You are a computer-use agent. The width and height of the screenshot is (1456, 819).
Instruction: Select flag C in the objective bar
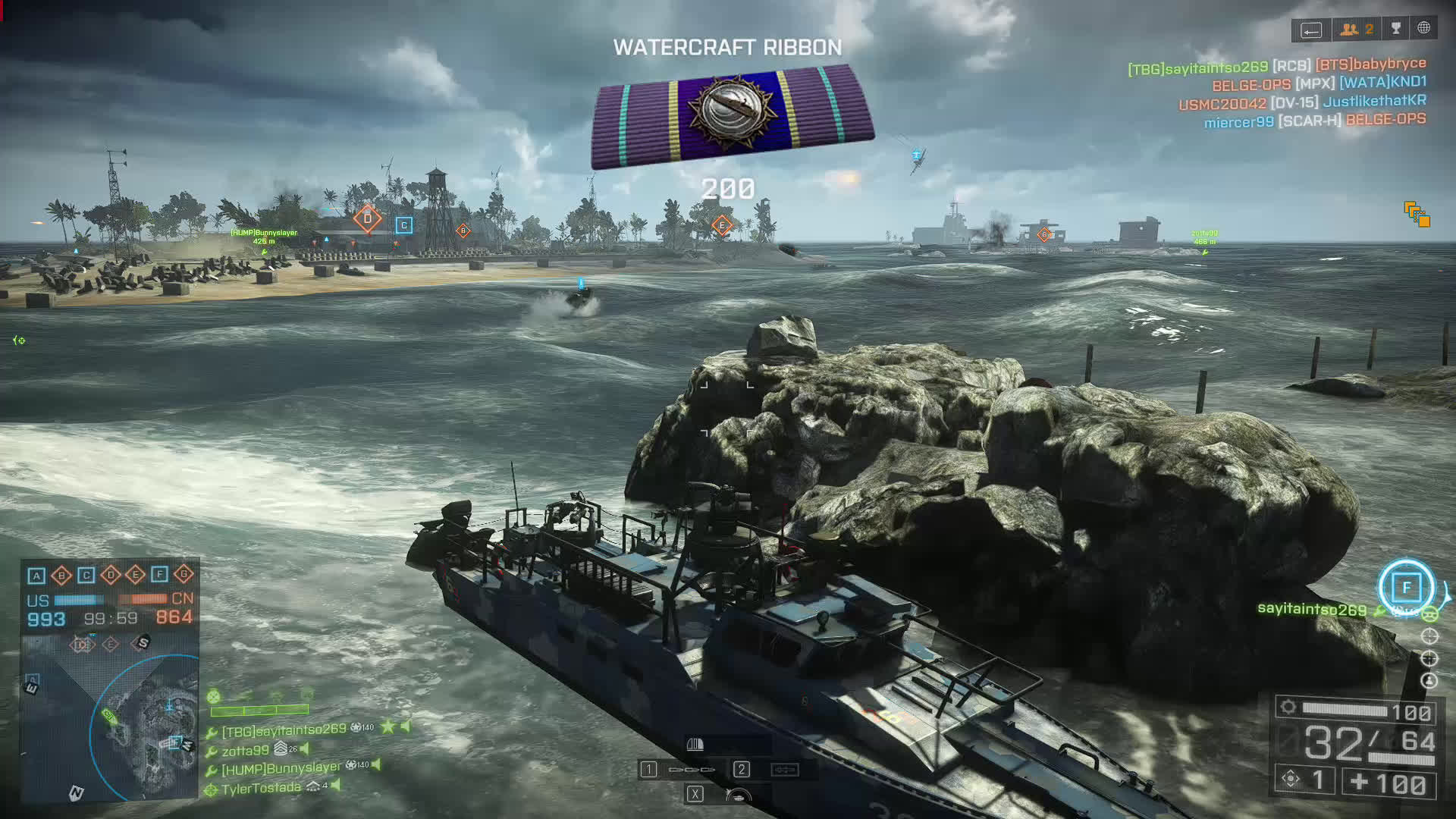point(86,576)
